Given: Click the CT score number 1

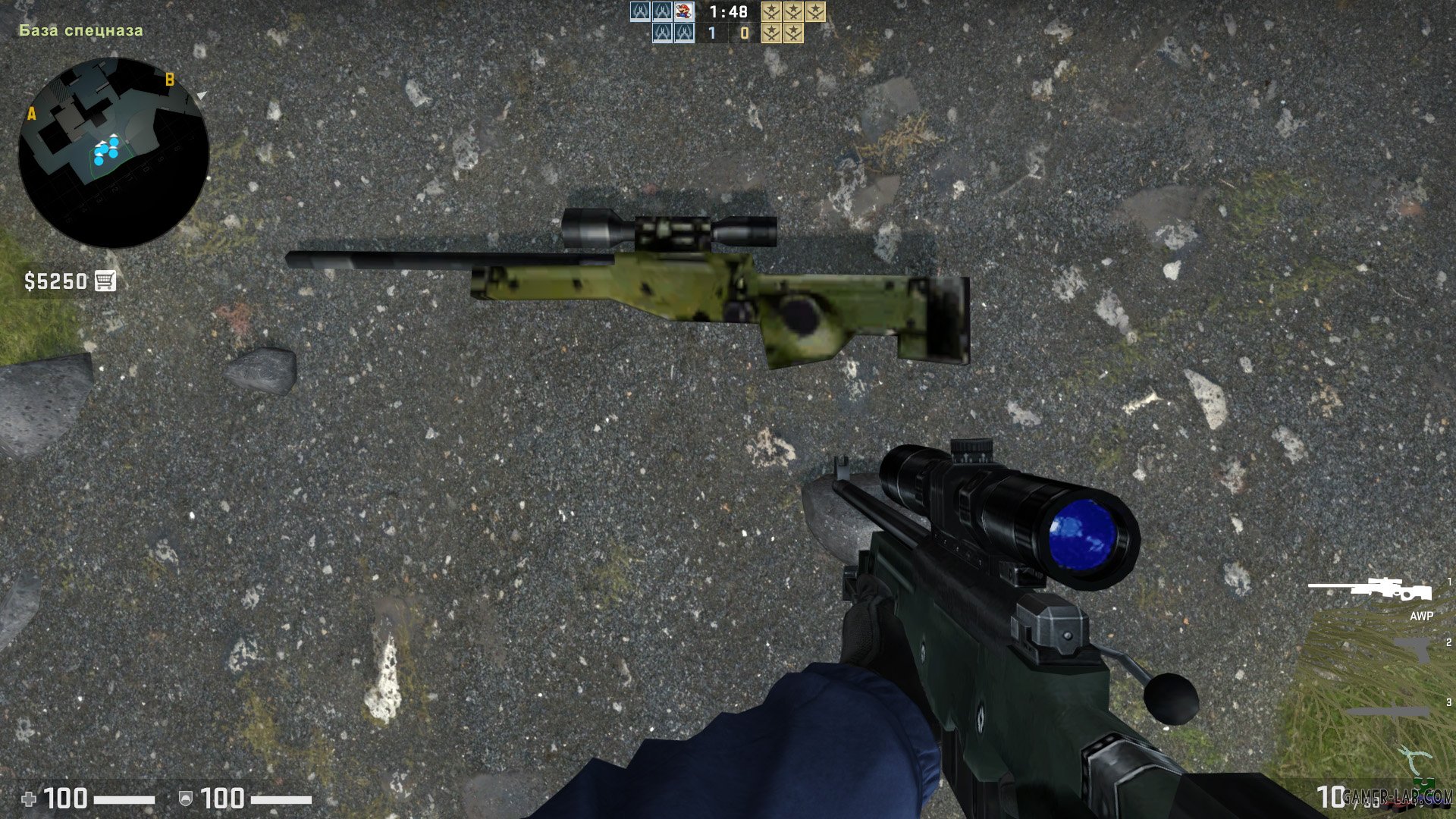Looking at the screenshot, I should pos(712,33).
